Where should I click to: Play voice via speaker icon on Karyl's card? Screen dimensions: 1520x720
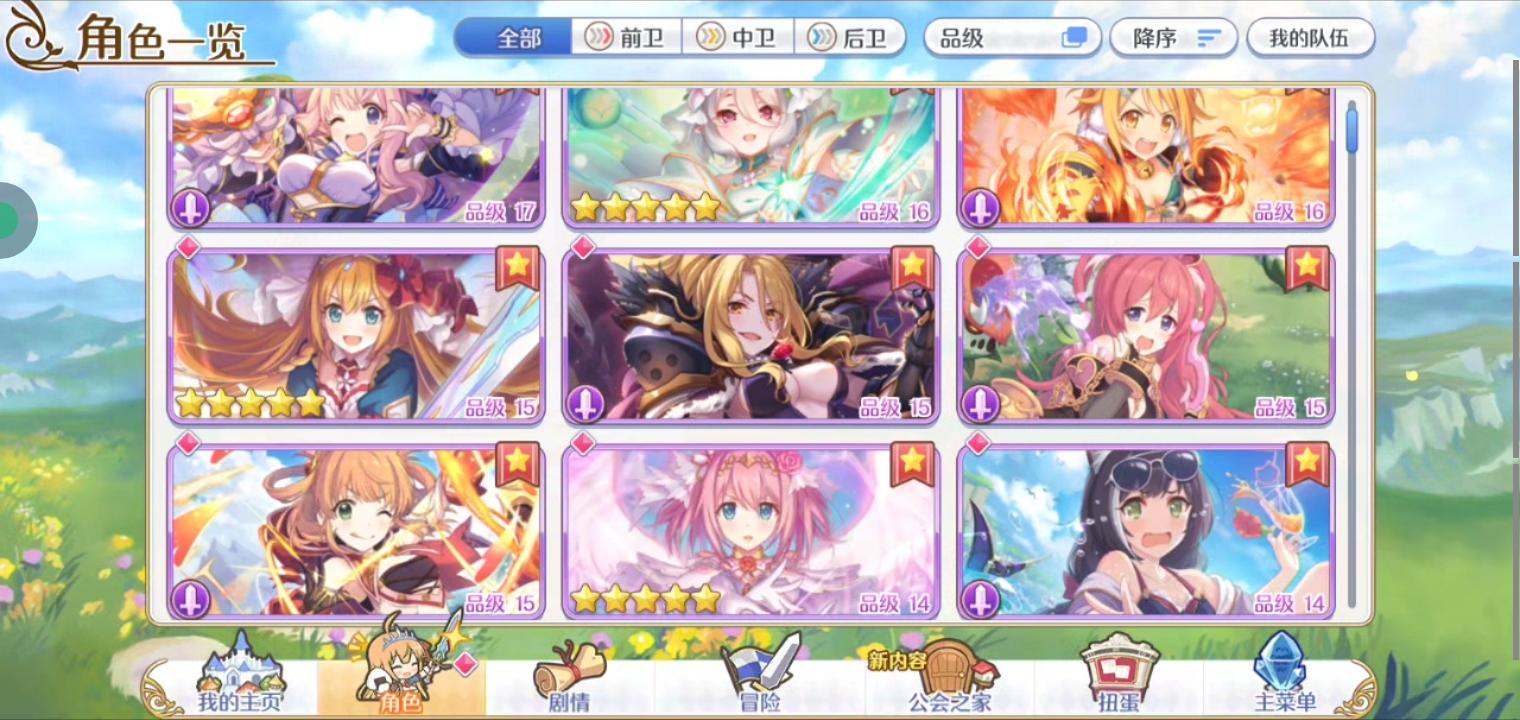coord(980,601)
